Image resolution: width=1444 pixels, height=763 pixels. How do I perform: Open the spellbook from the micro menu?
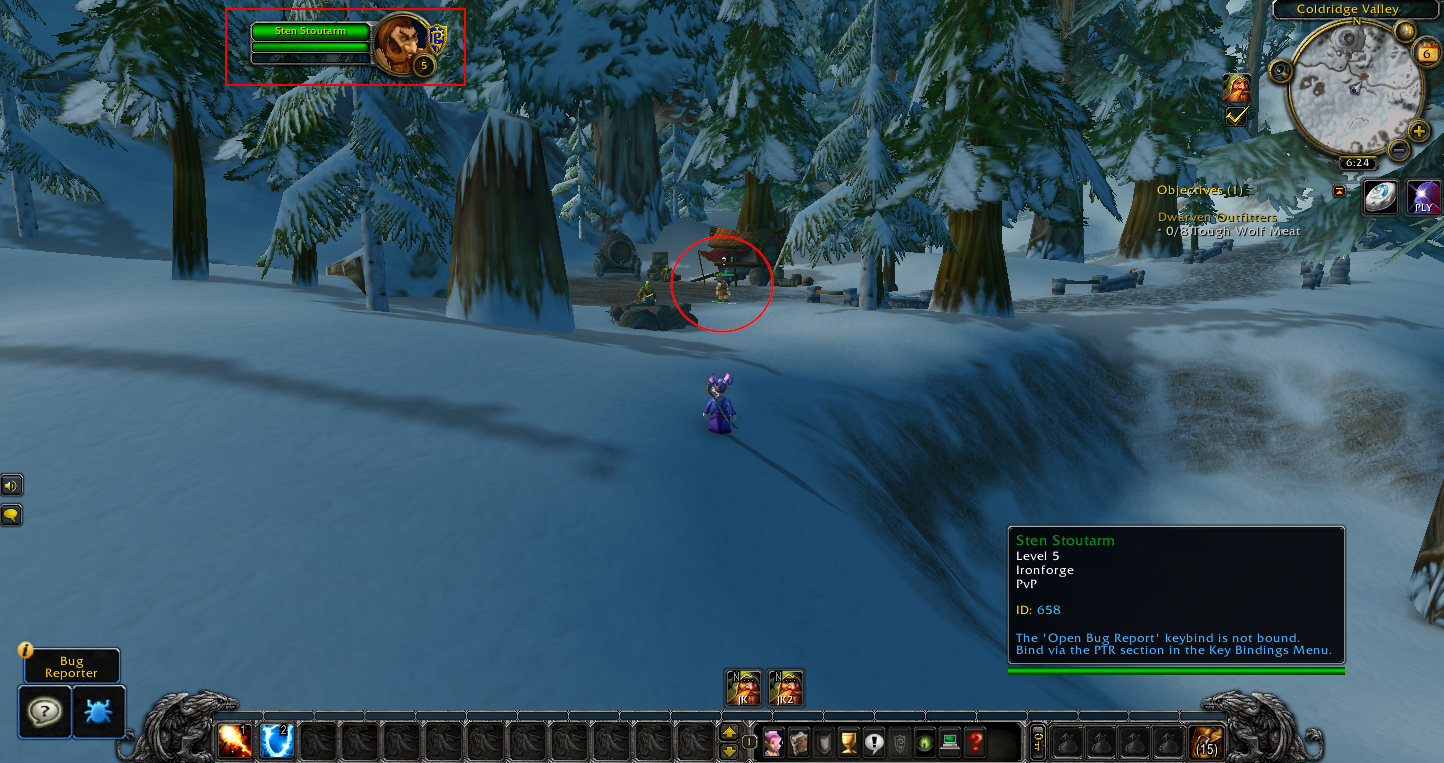pos(798,743)
